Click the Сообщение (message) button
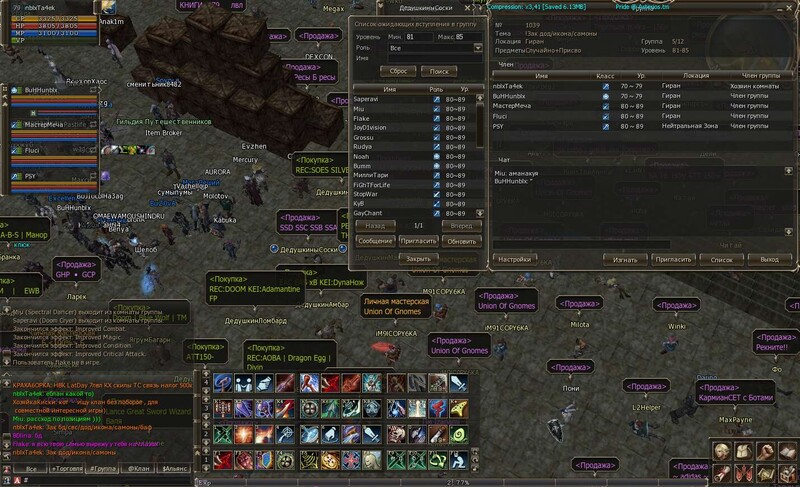 (x=375, y=241)
